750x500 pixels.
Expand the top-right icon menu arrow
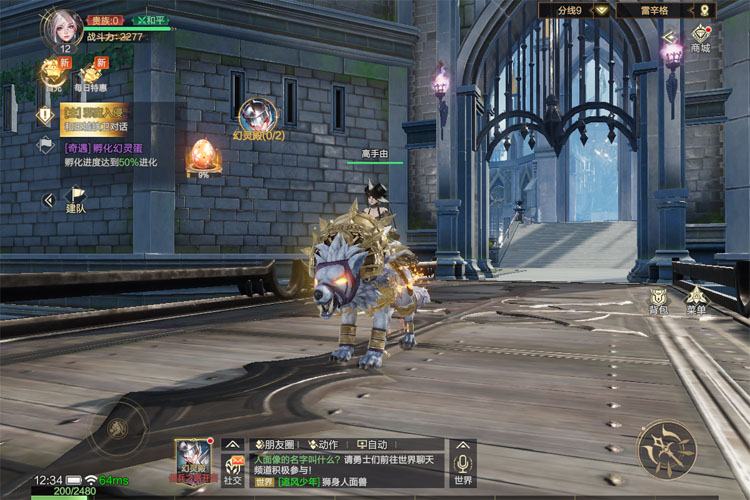click(668, 36)
